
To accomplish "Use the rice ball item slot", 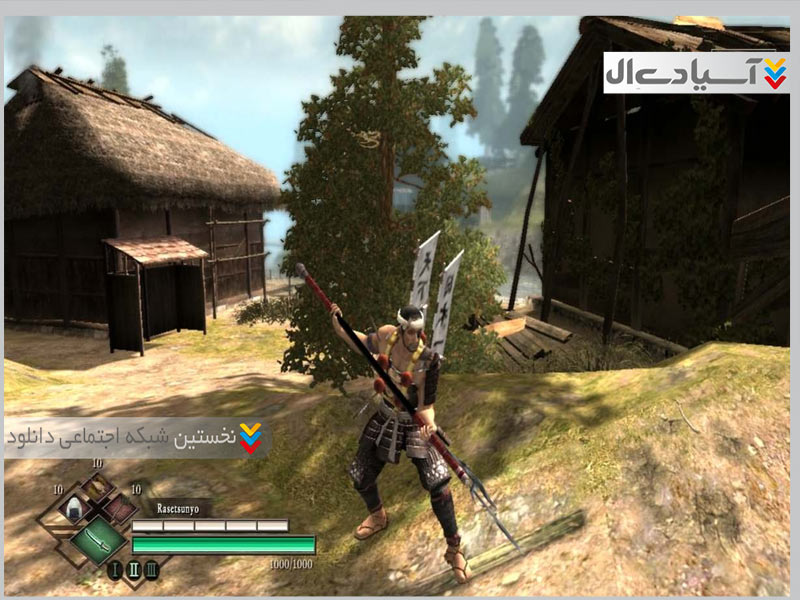I will [x=73, y=508].
